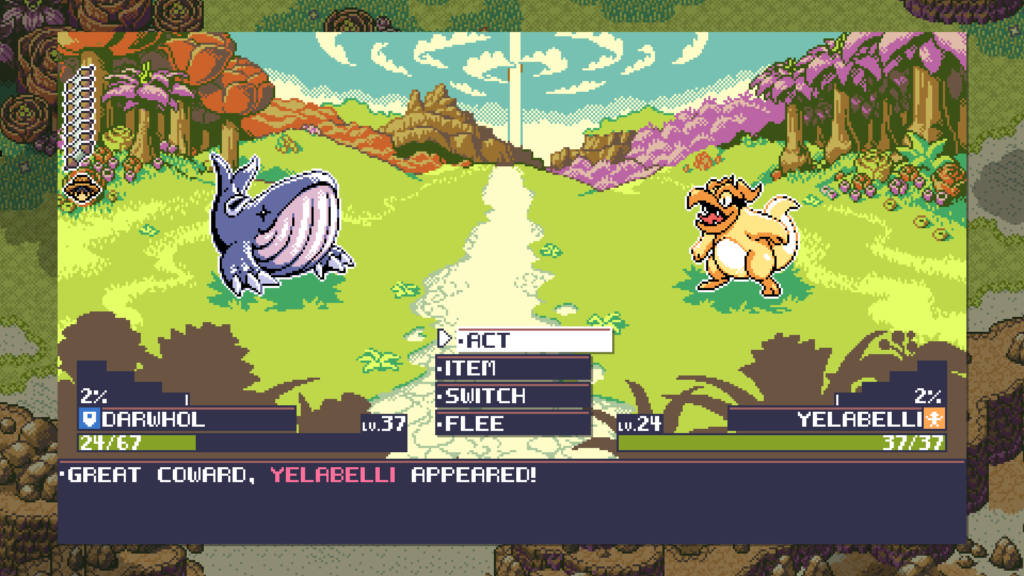Choose the SWITCH command
Image resolution: width=1024 pixels, height=576 pixels.
click(513, 396)
